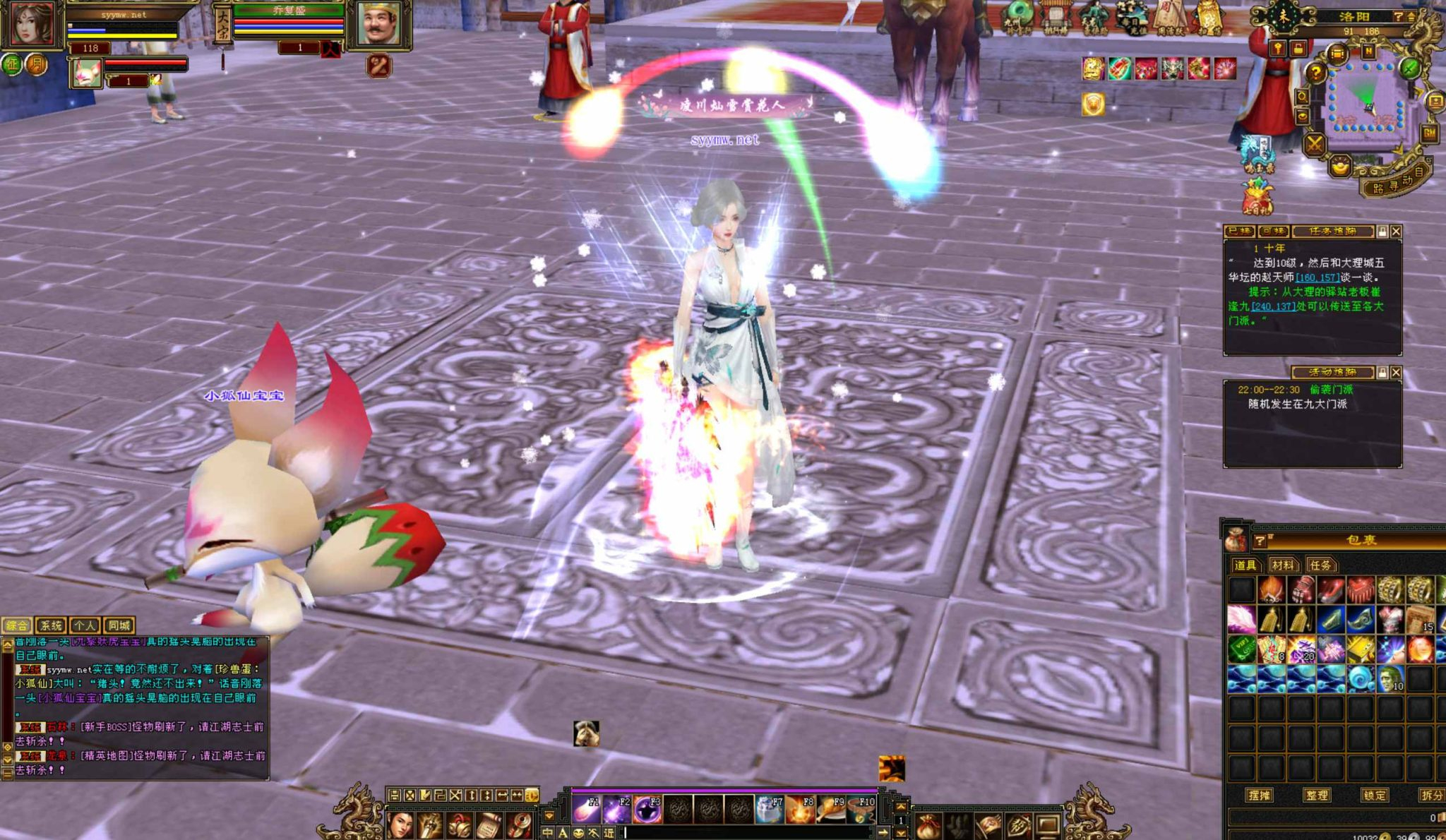Close the quest tracking panel
The image size is (1446, 840).
pos(1396,232)
